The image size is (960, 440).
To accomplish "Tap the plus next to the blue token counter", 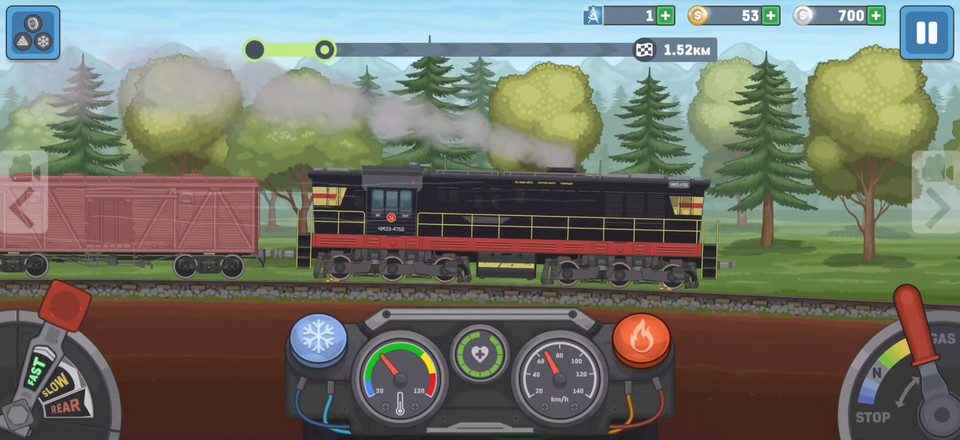I will coord(666,15).
